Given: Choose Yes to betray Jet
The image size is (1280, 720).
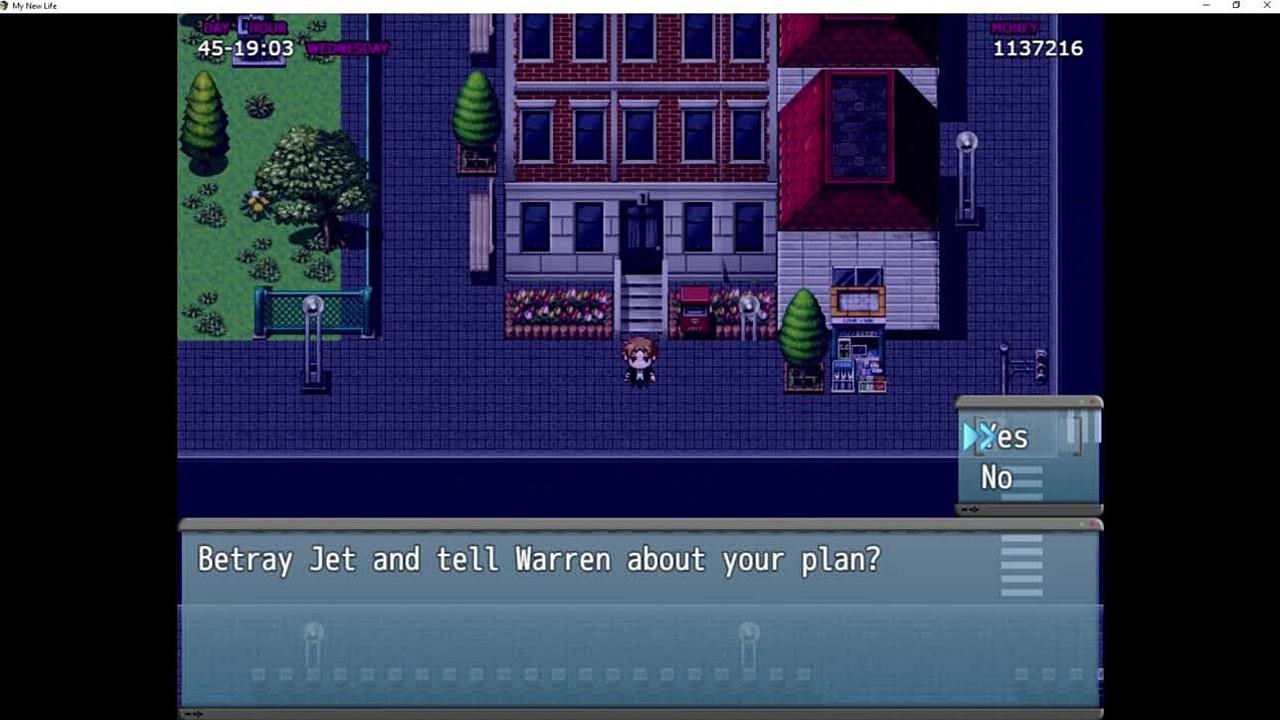Looking at the screenshot, I should tap(1005, 437).
